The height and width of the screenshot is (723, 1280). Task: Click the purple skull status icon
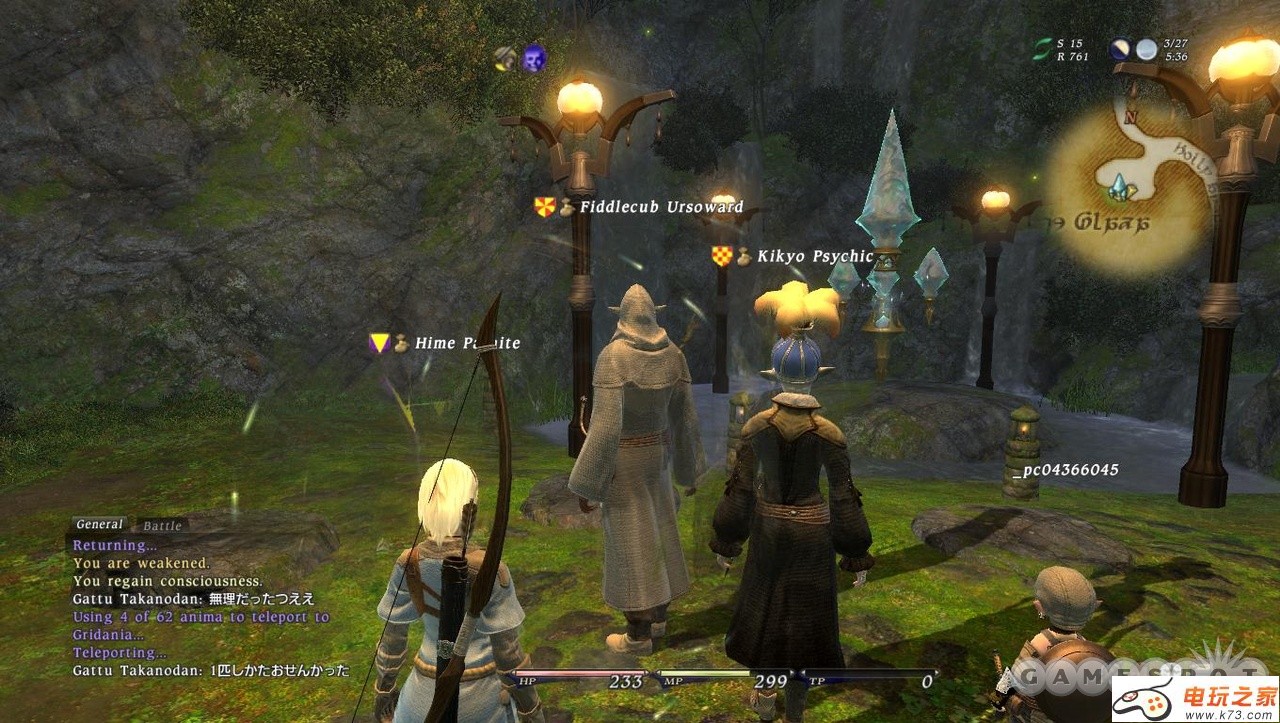[x=534, y=58]
